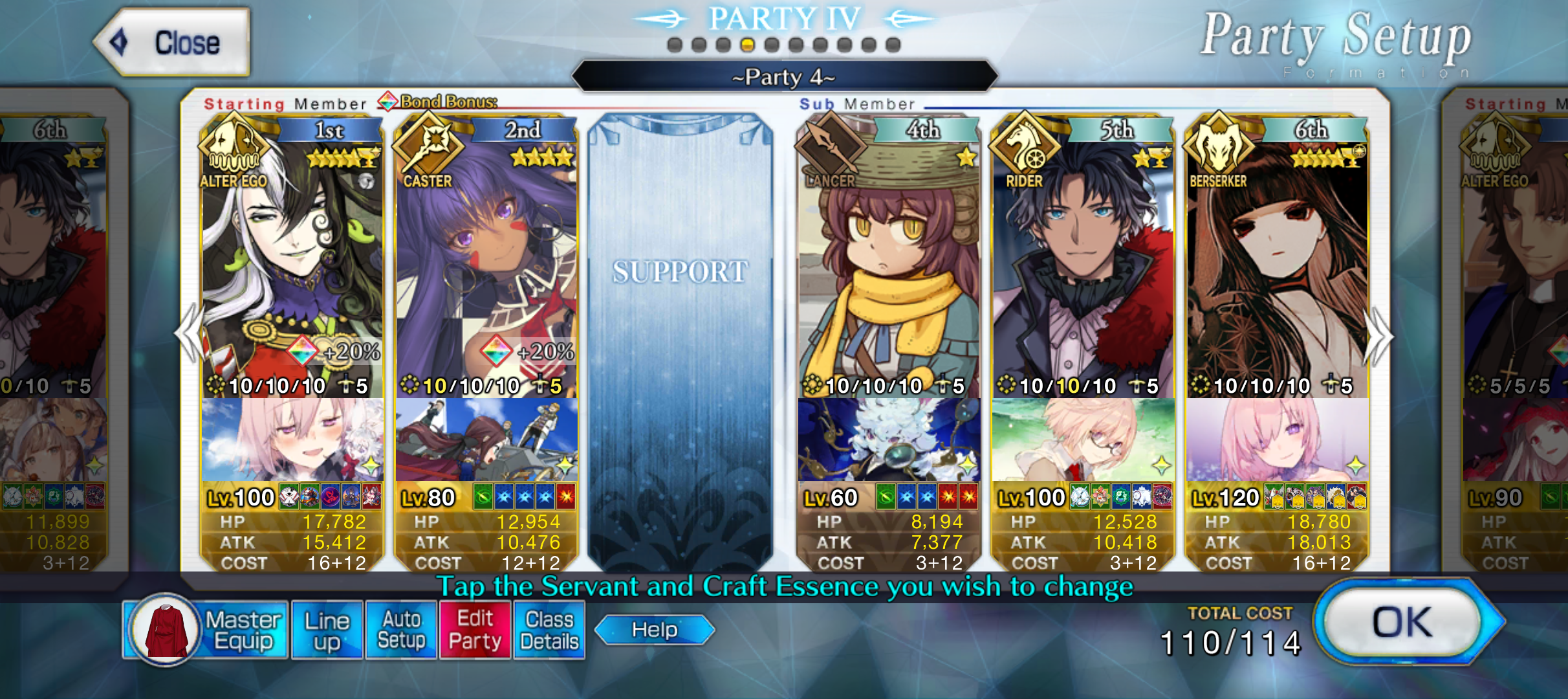Open the Help dialog

[654, 630]
